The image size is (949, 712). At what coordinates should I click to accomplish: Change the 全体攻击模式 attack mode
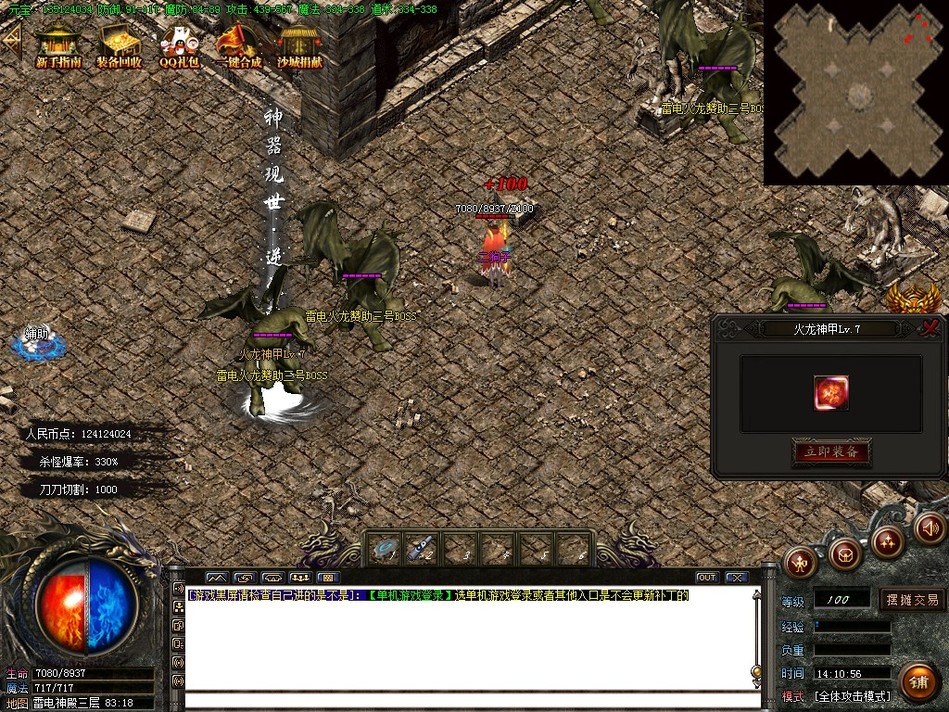[850, 695]
